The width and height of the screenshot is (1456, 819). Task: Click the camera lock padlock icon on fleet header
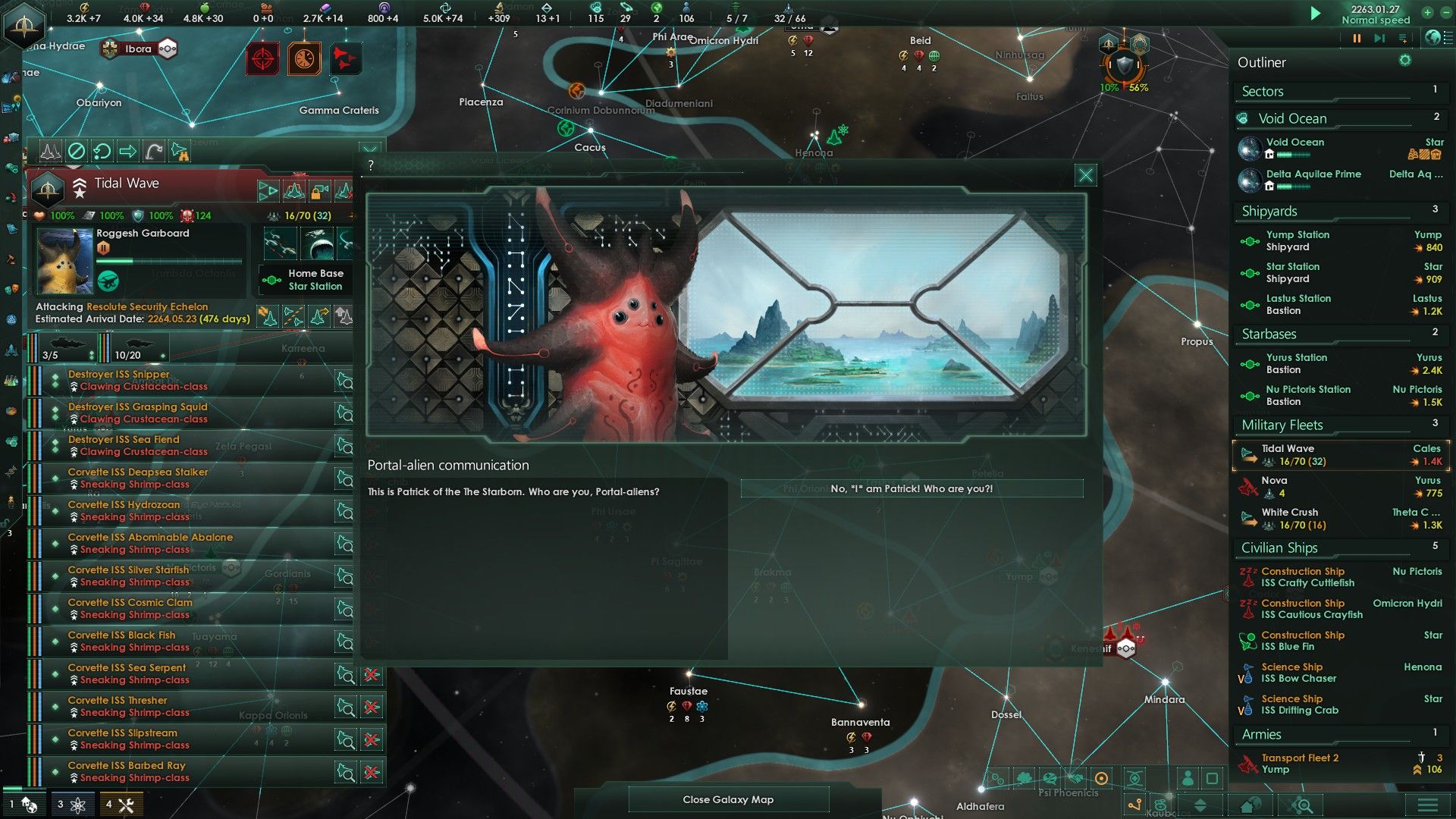pyautogui.click(x=319, y=190)
